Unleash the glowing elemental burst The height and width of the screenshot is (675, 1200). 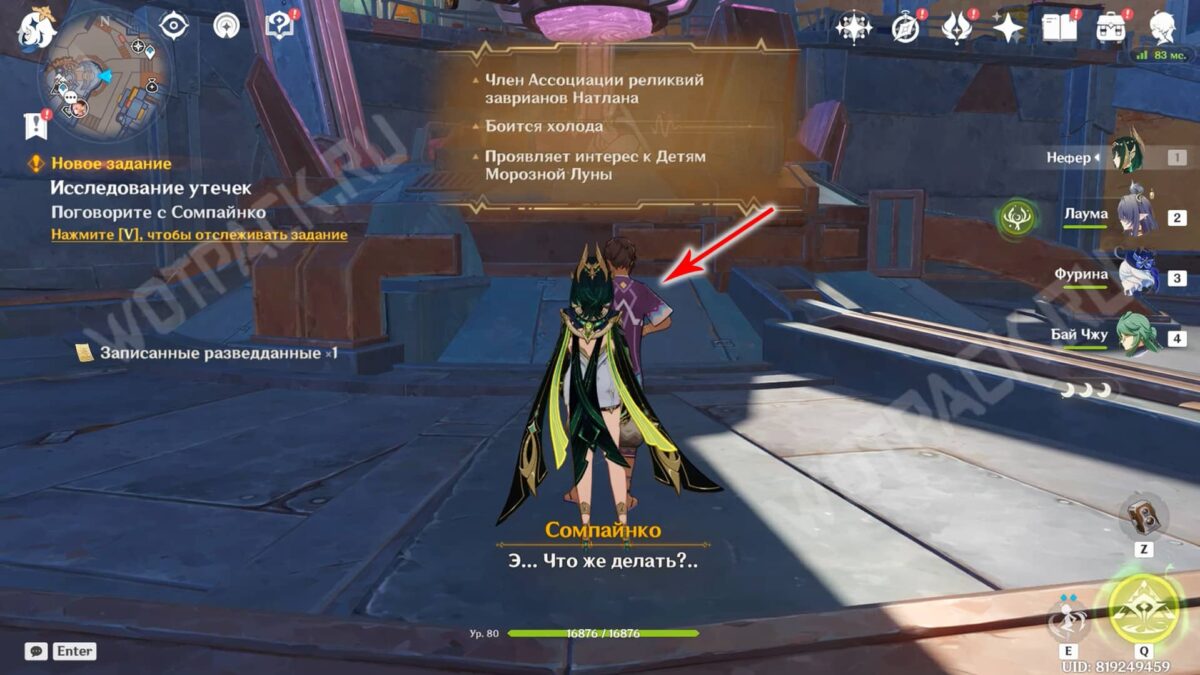click(x=1144, y=609)
